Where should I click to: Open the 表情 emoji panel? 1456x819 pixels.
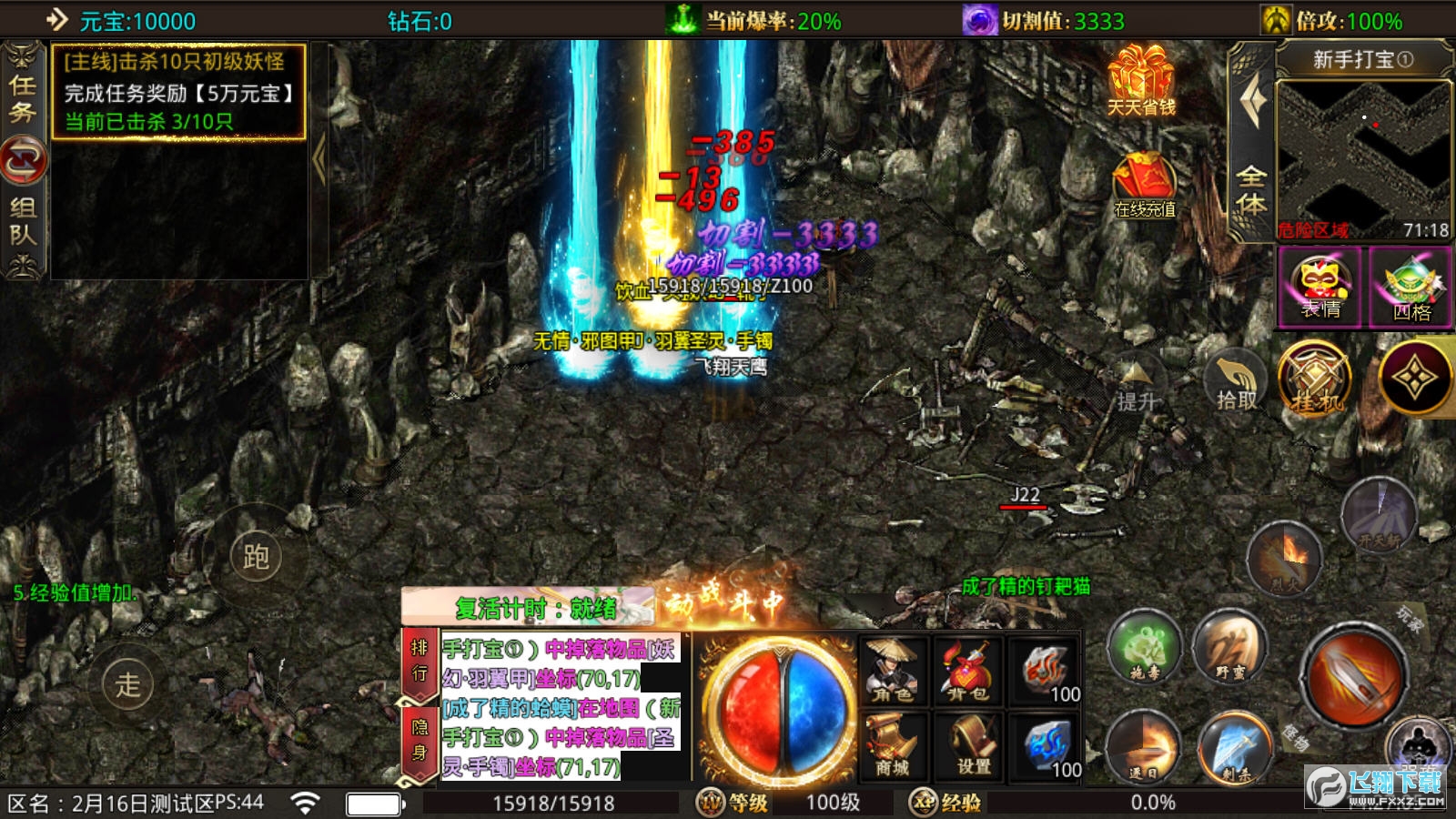point(1319,288)
